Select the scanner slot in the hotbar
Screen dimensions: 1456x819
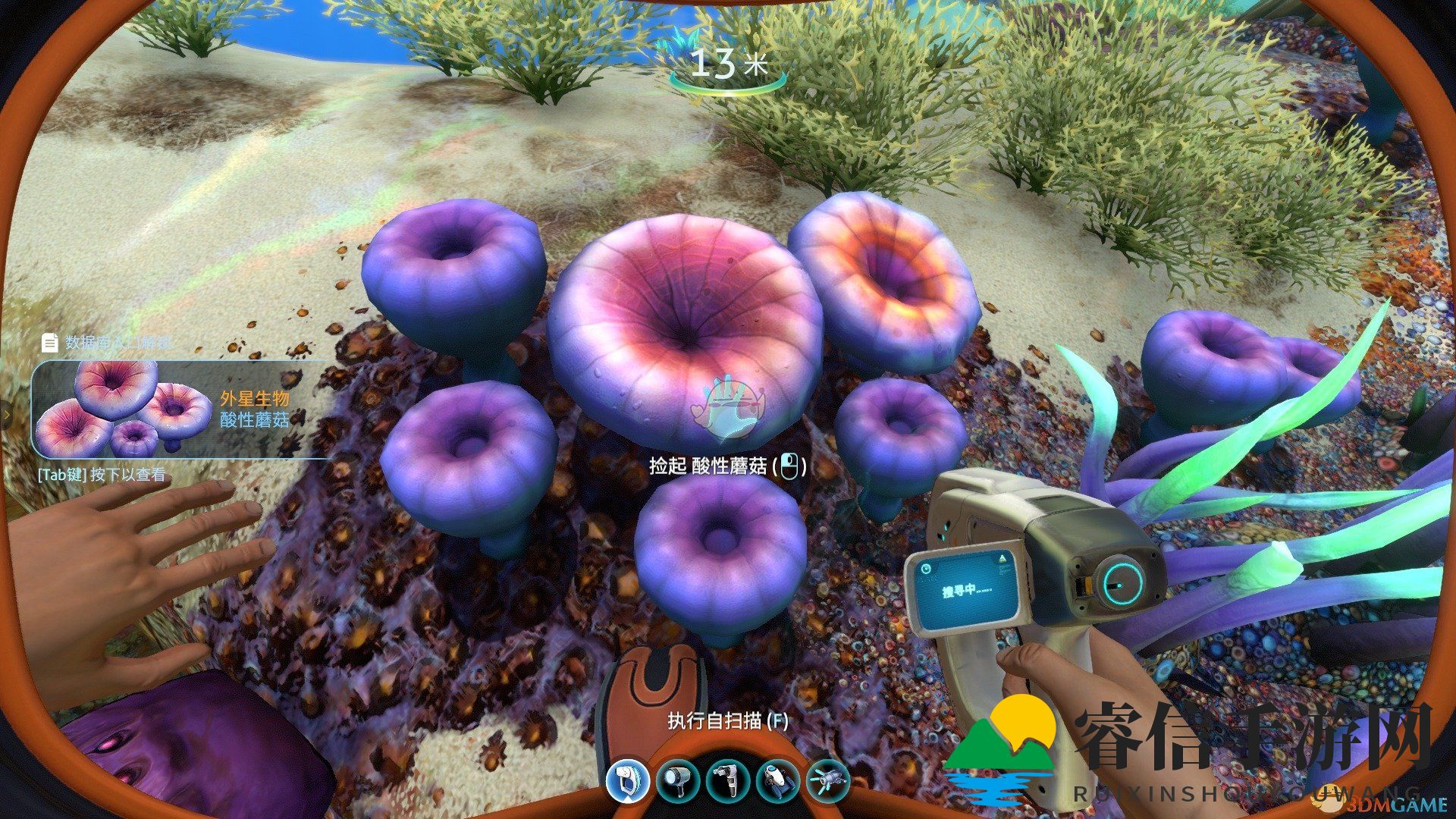click(x=628, y=780)
